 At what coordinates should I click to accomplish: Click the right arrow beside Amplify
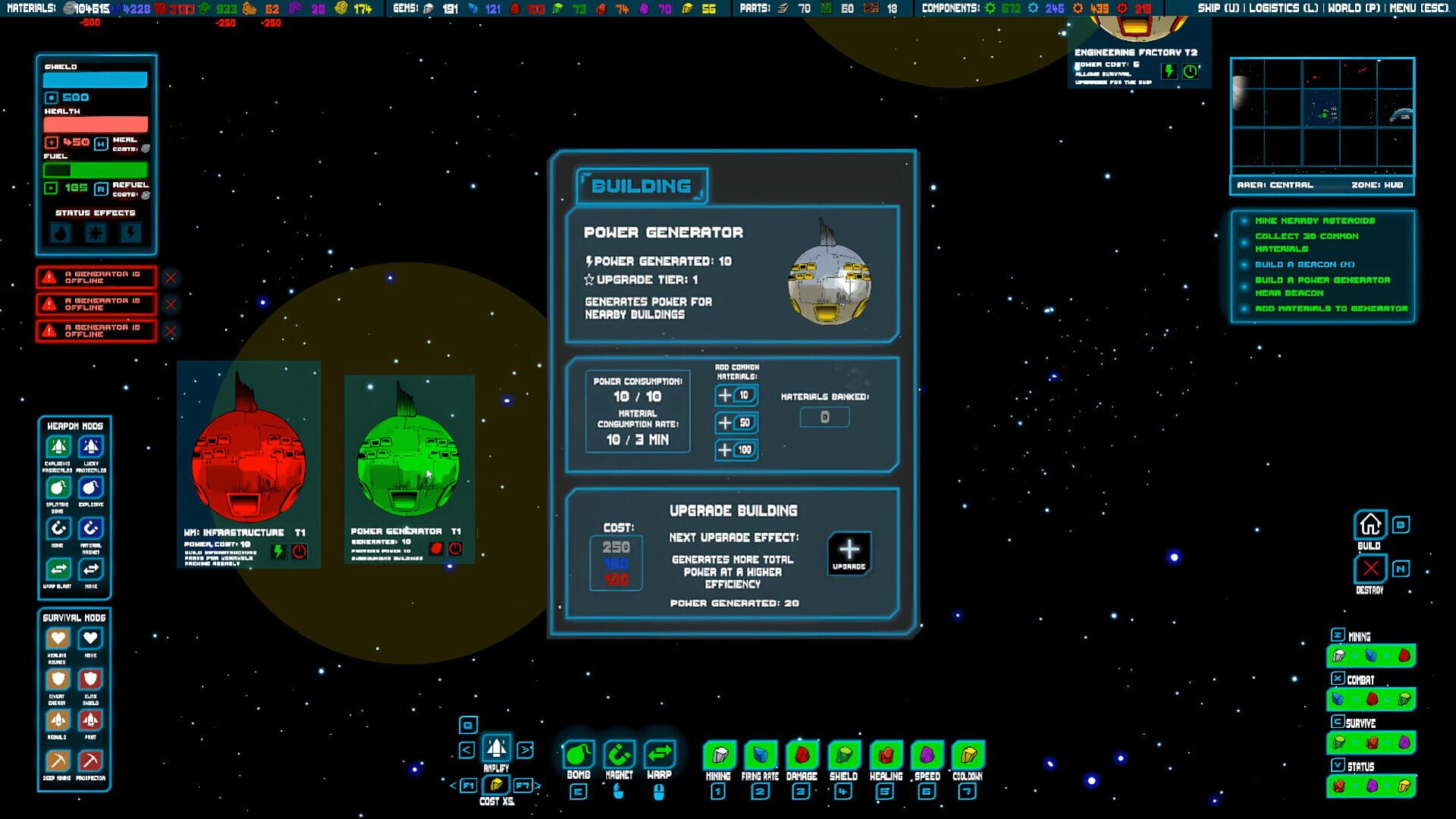coord(524,751)
